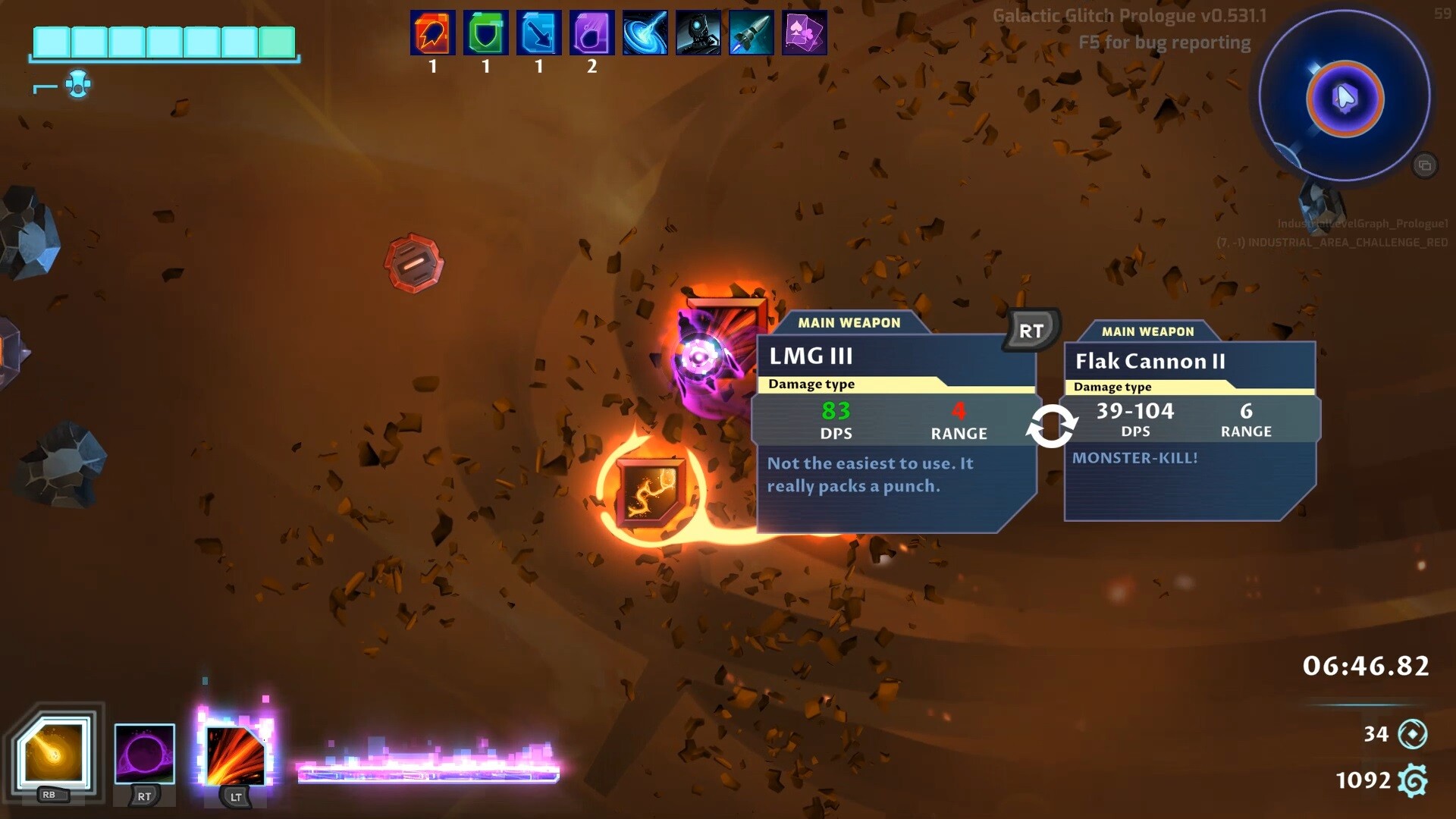Inspect the blue black hole perk icon
This screenshot has height=819, width=1456.
click(x=645, y=33)
